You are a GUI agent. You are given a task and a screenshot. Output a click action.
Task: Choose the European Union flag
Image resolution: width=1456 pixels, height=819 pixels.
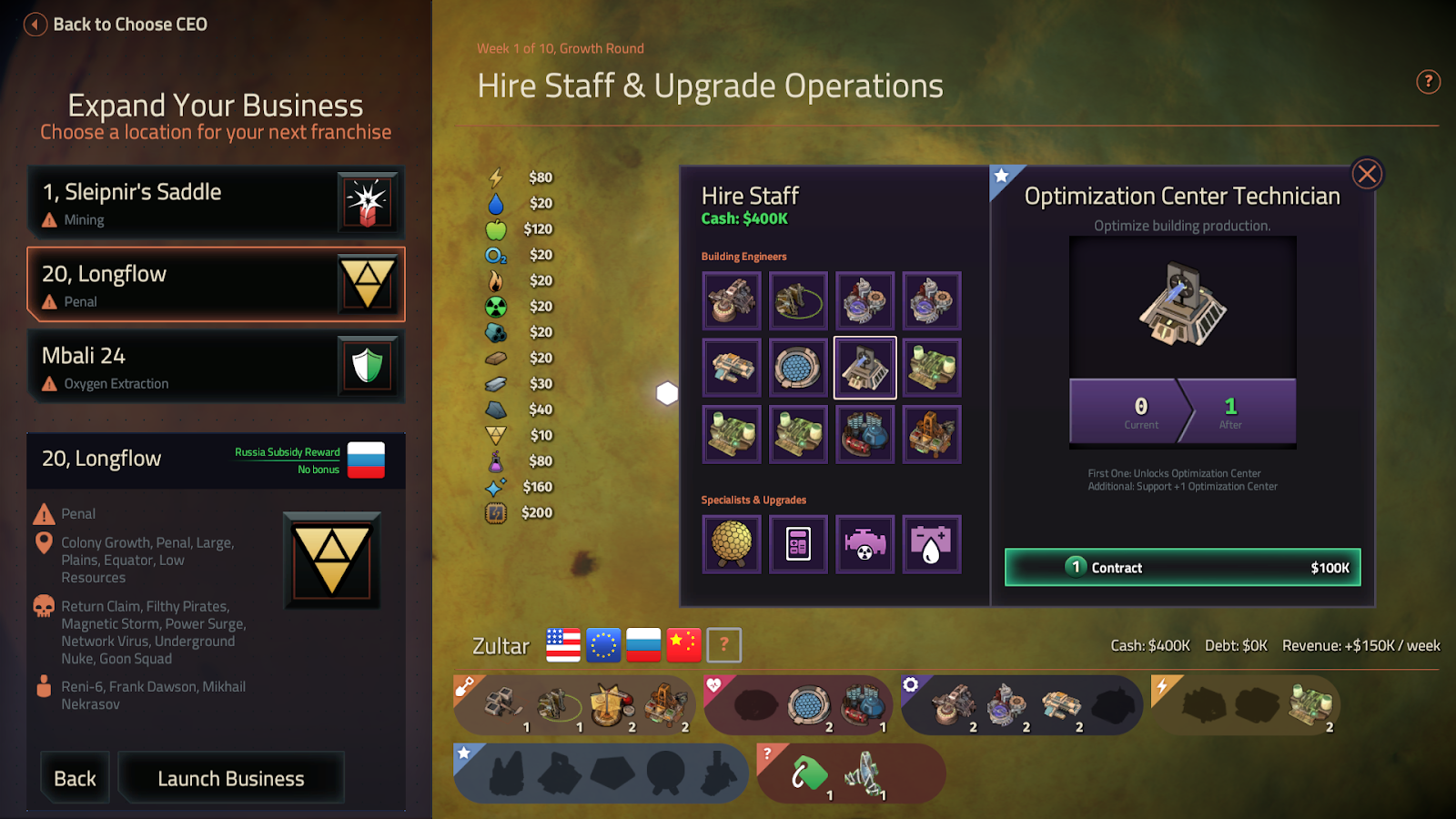click(603, 645)
